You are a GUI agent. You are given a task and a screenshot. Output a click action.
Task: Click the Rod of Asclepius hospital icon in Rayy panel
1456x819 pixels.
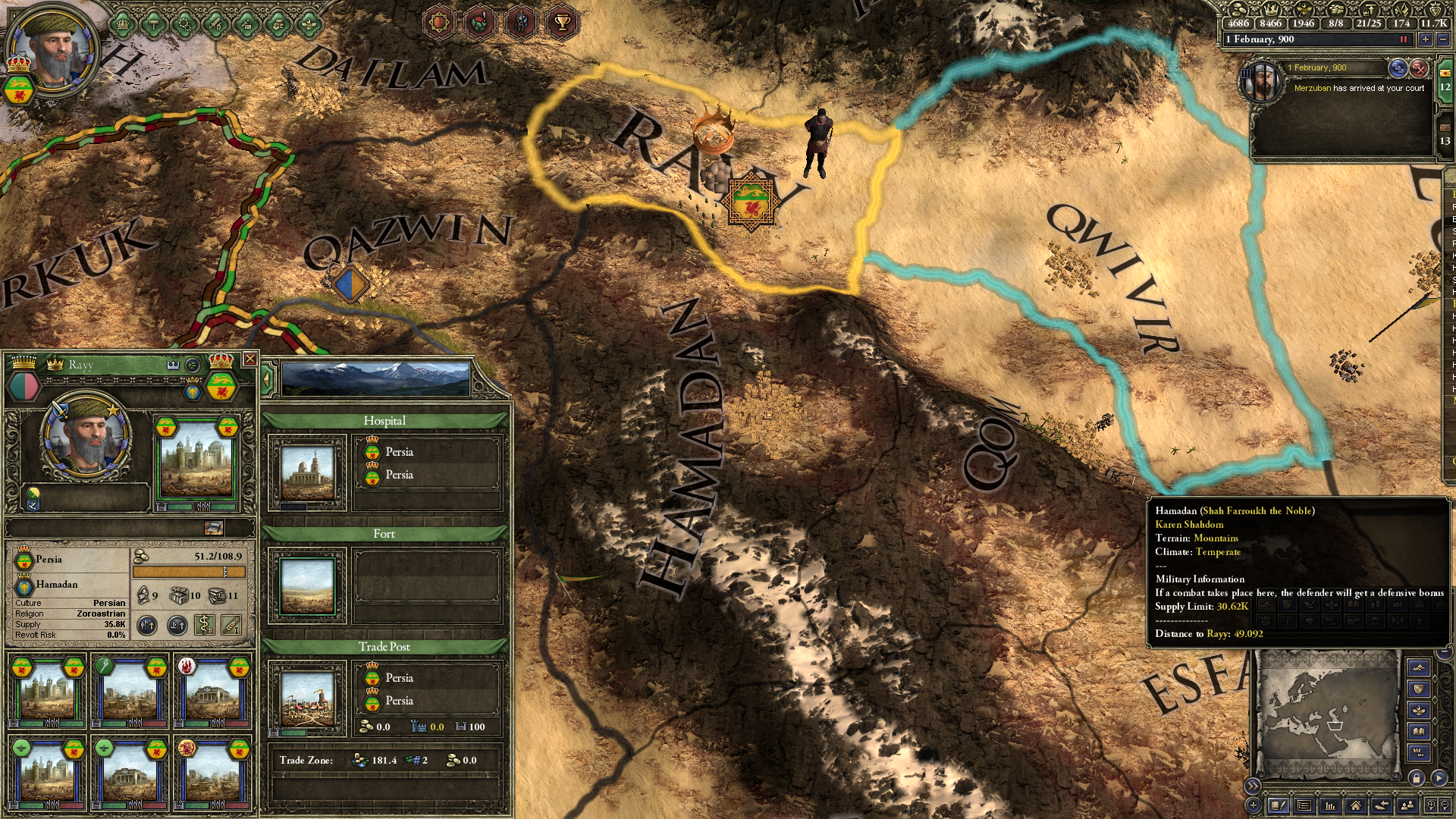203,625
